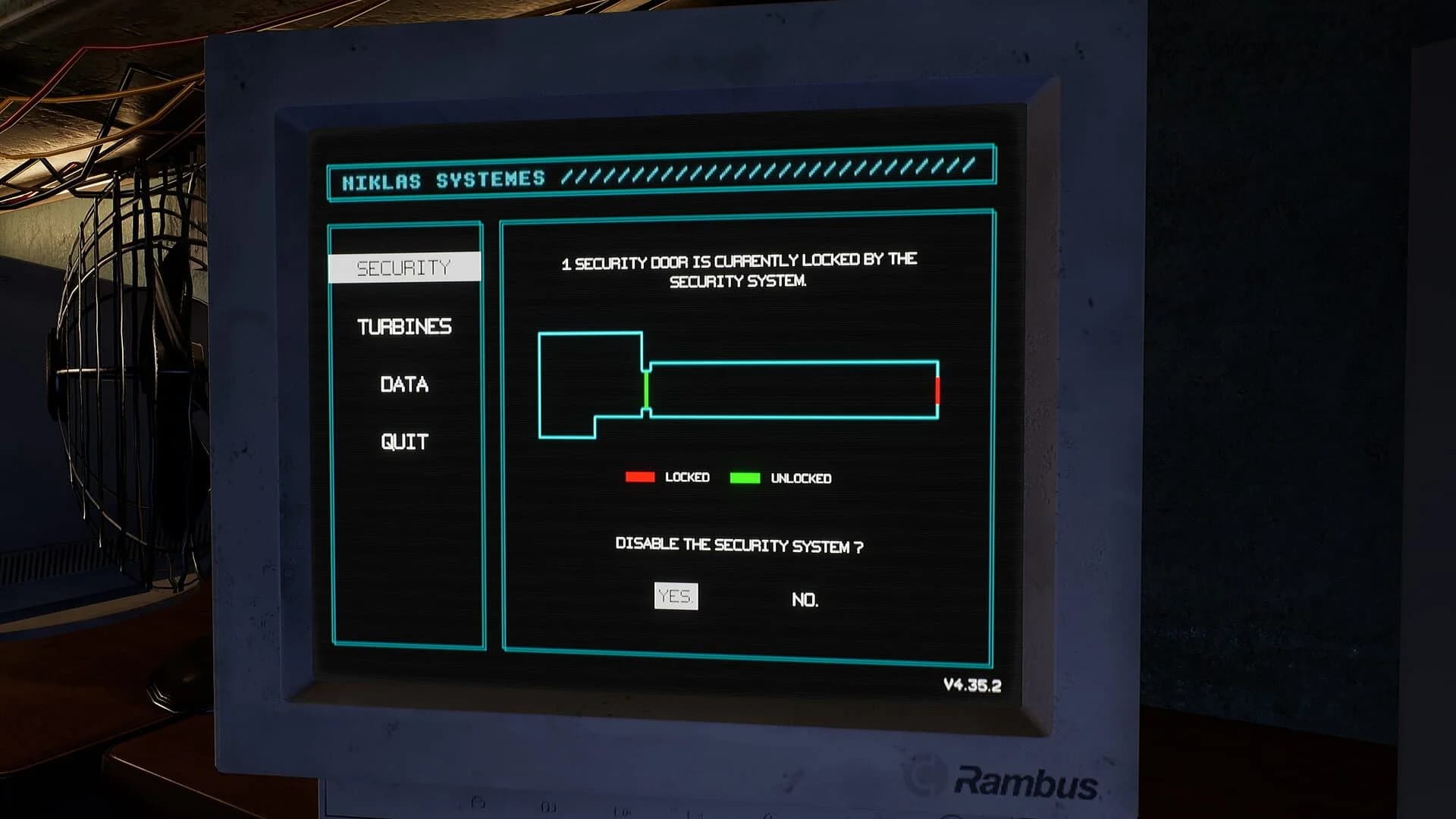Click the highlighted YES confirmation box
The height and width of the screenshot is (819, 1456).
[x=677, y=598]
